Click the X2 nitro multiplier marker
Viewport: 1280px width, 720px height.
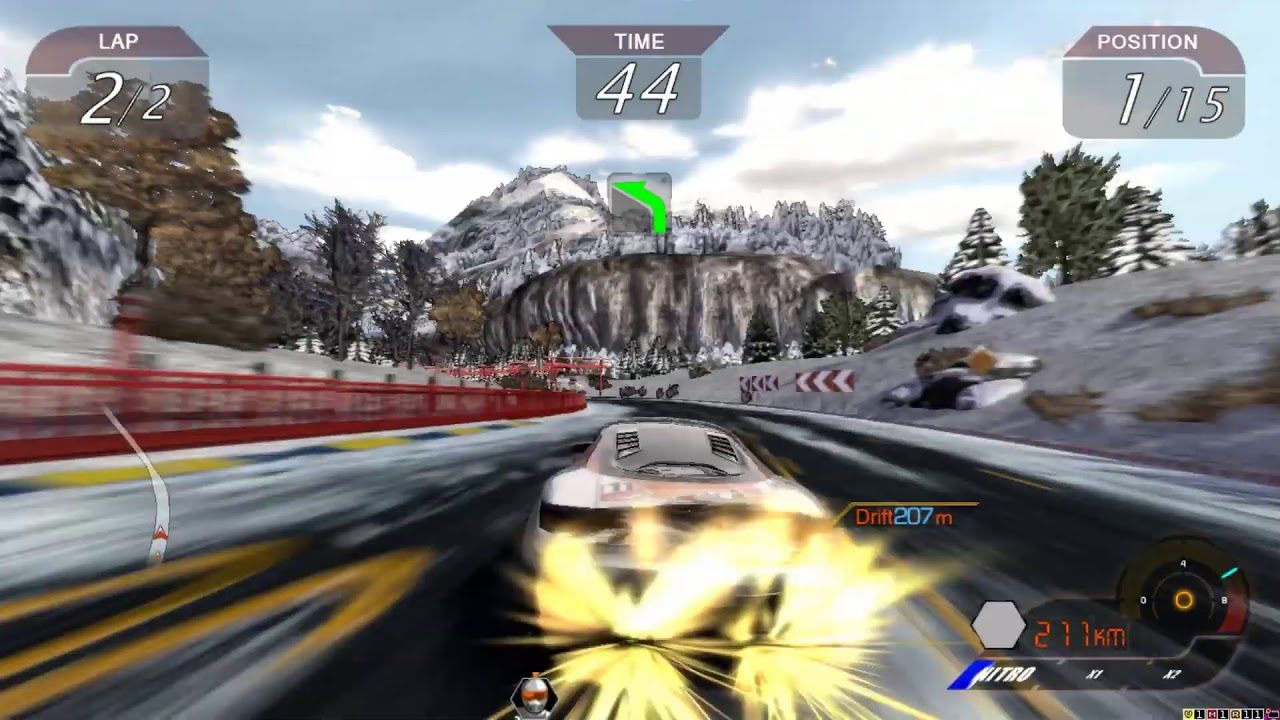point(1175,673)
